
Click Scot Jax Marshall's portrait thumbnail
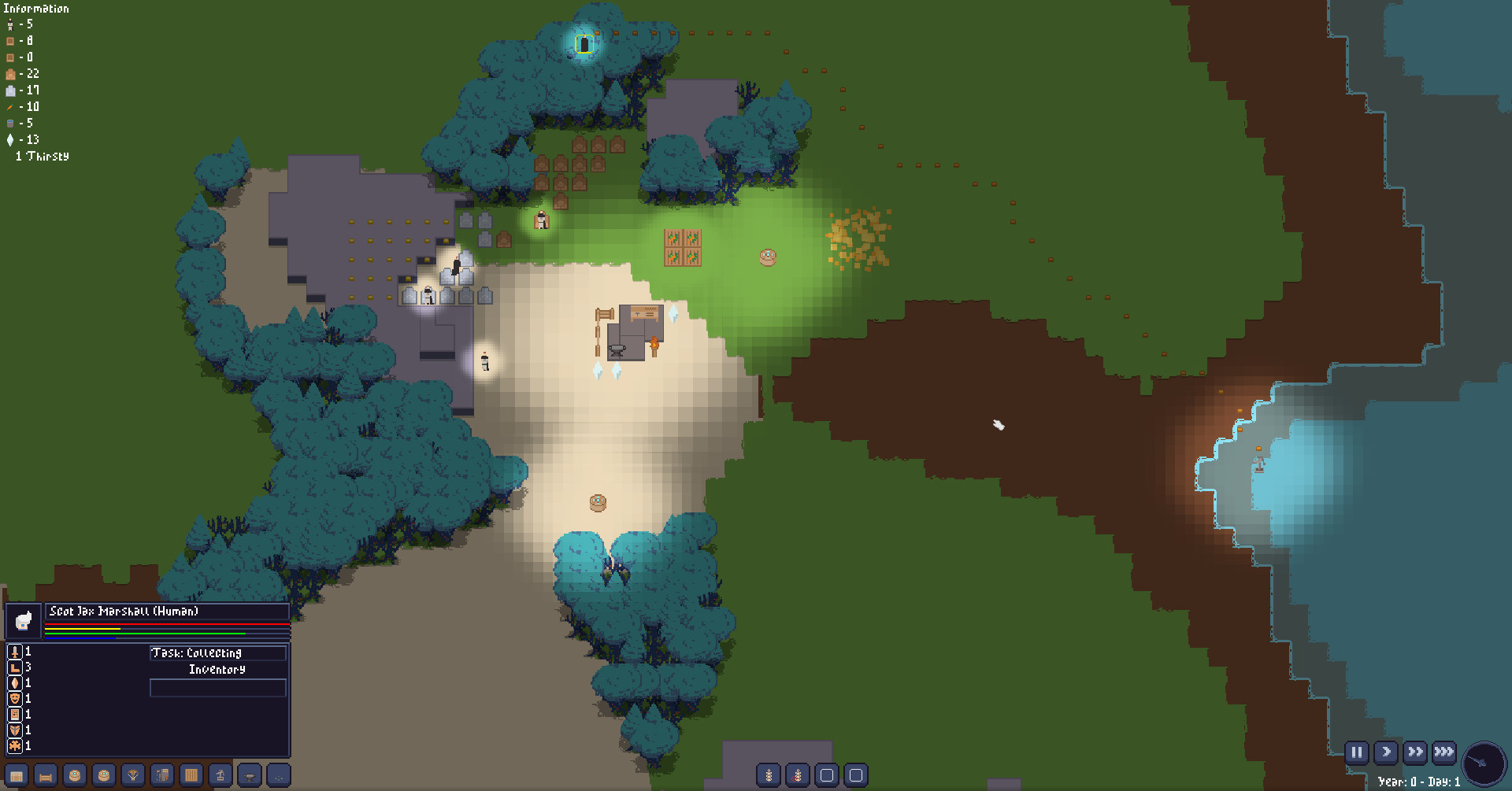tap(24, 620)
